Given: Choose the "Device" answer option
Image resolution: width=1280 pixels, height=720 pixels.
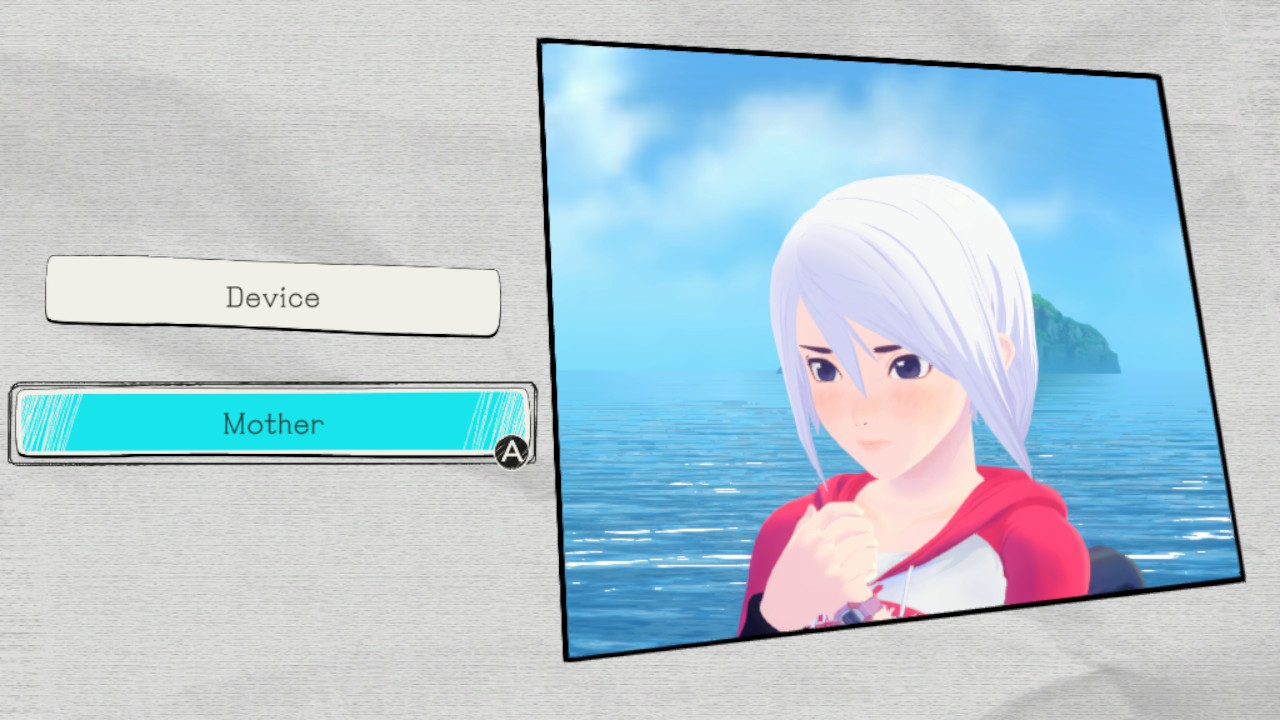Looking at the screenshot, I should click(272, 297).
